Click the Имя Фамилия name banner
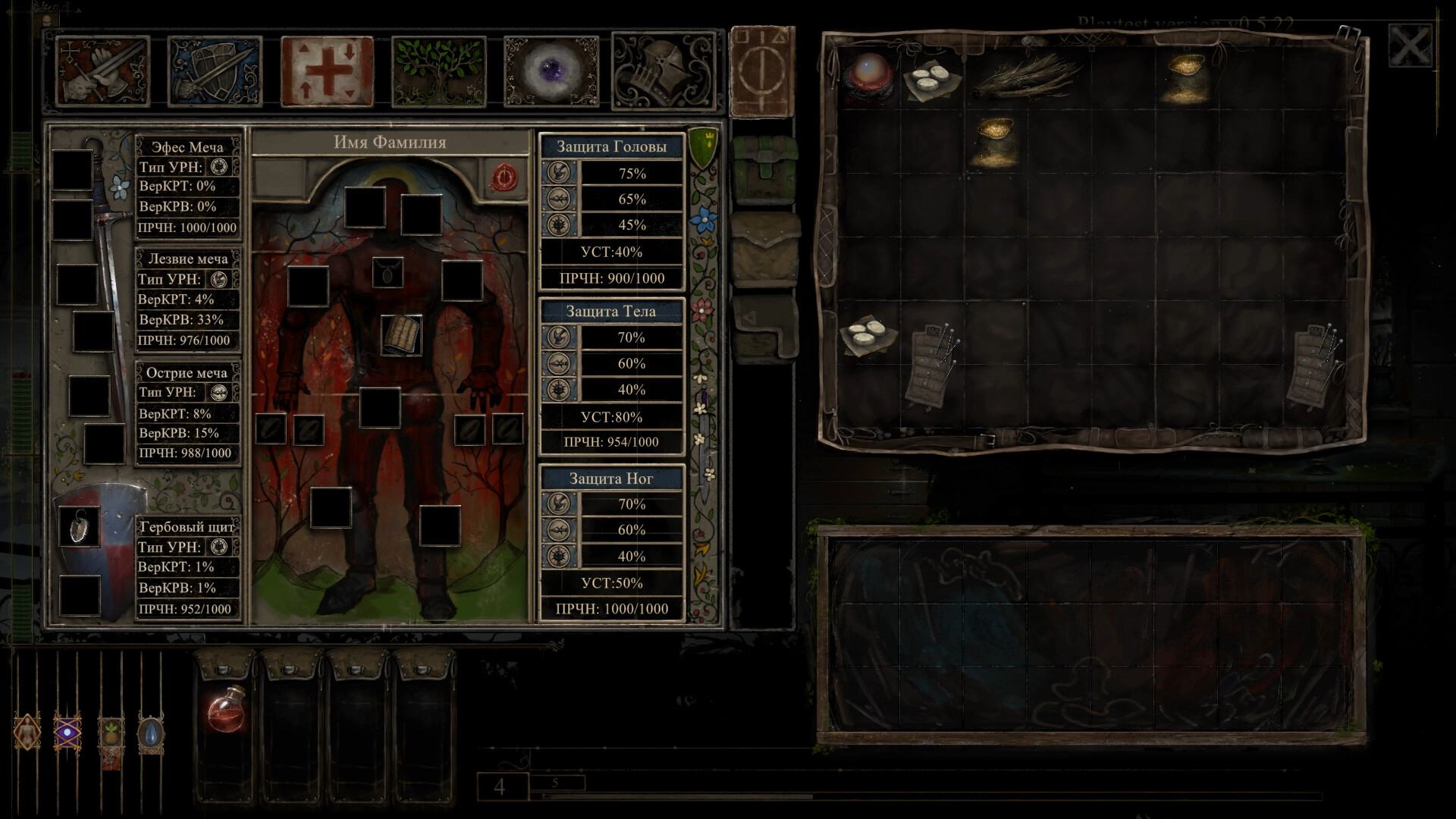 point(390,141)
